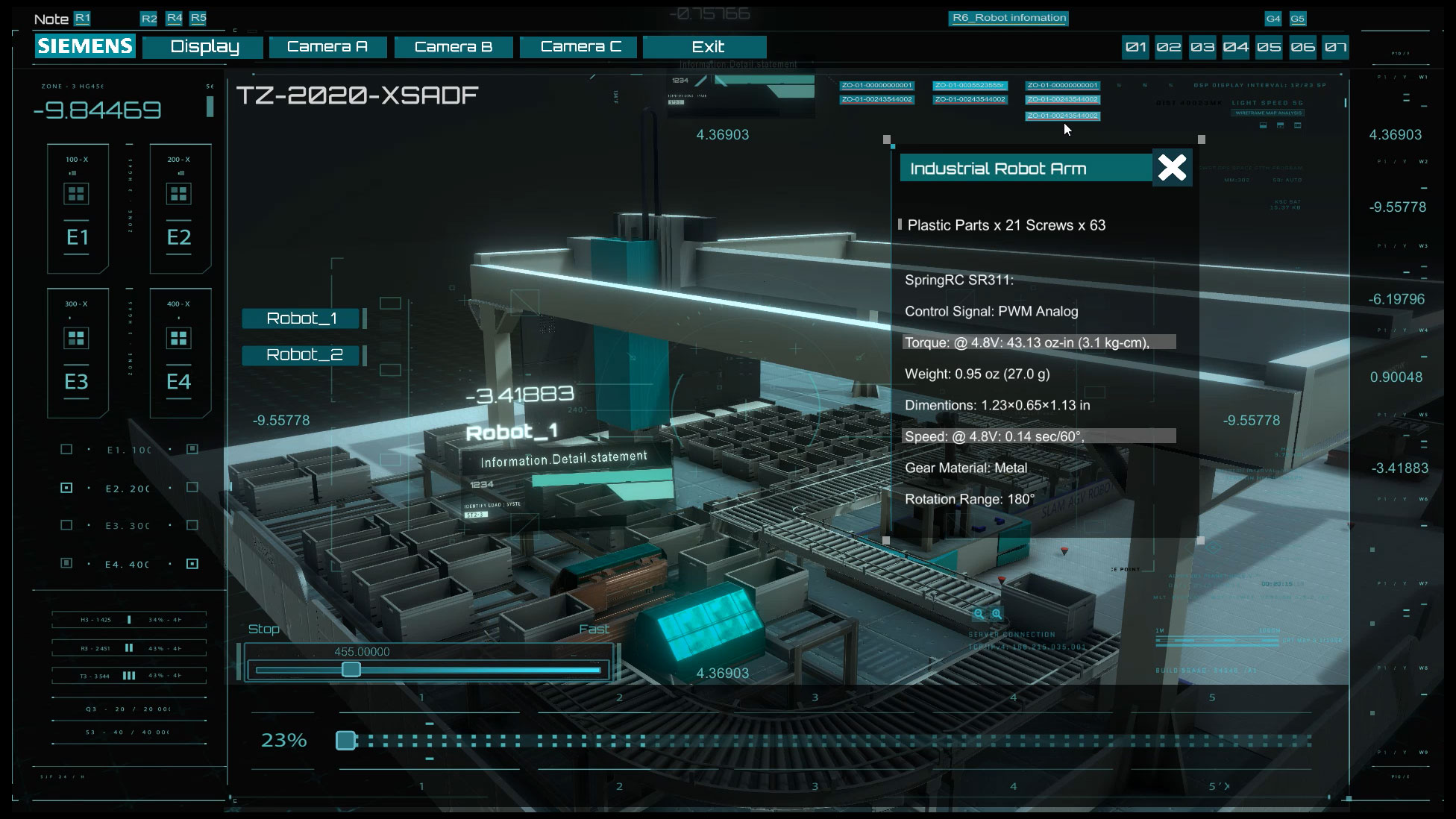Screen dimensions: 1456x819
Task: Click the Exit button
Action: pyautogui.click(x=706, y=47)
